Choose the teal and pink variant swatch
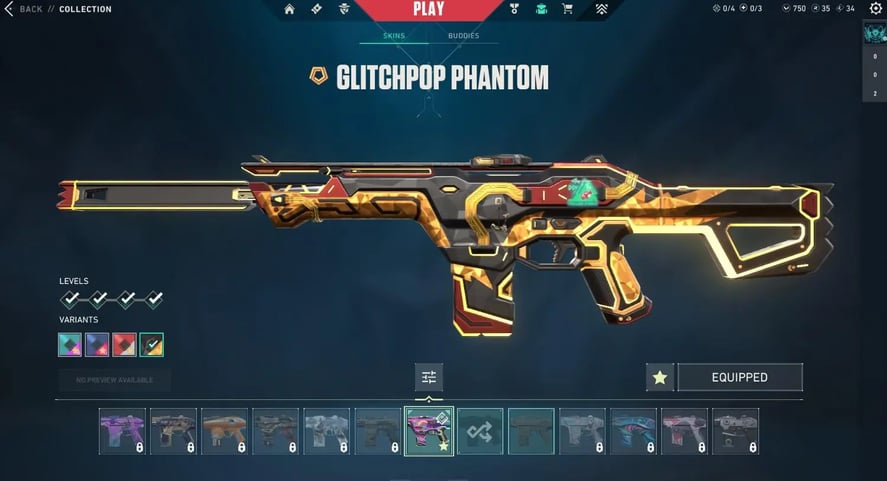This screenshot has width=887, height=481. pyautogui.click(x=70, y=345)
